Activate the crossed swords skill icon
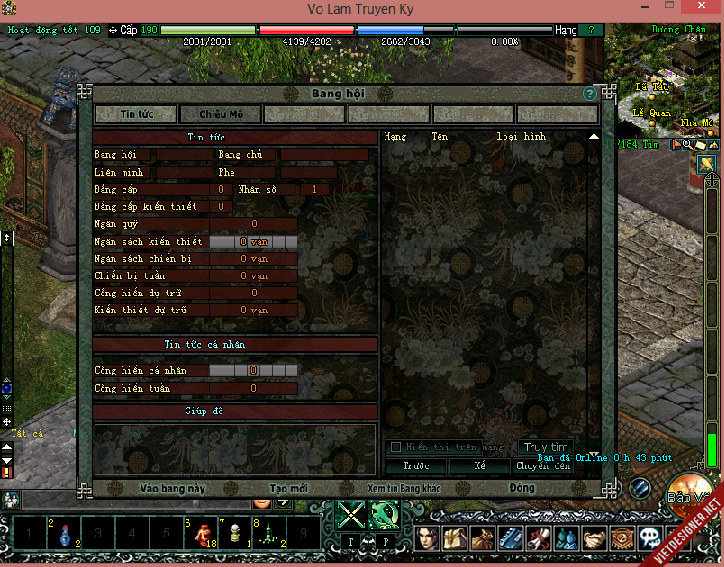 click(351, 516)
